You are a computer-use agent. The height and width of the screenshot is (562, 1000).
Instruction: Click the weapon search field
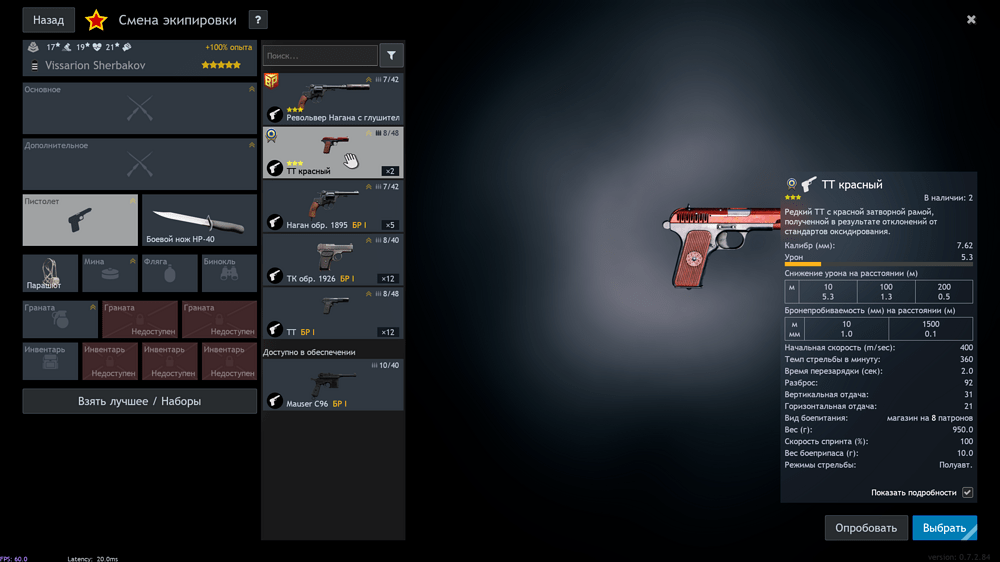320,56
